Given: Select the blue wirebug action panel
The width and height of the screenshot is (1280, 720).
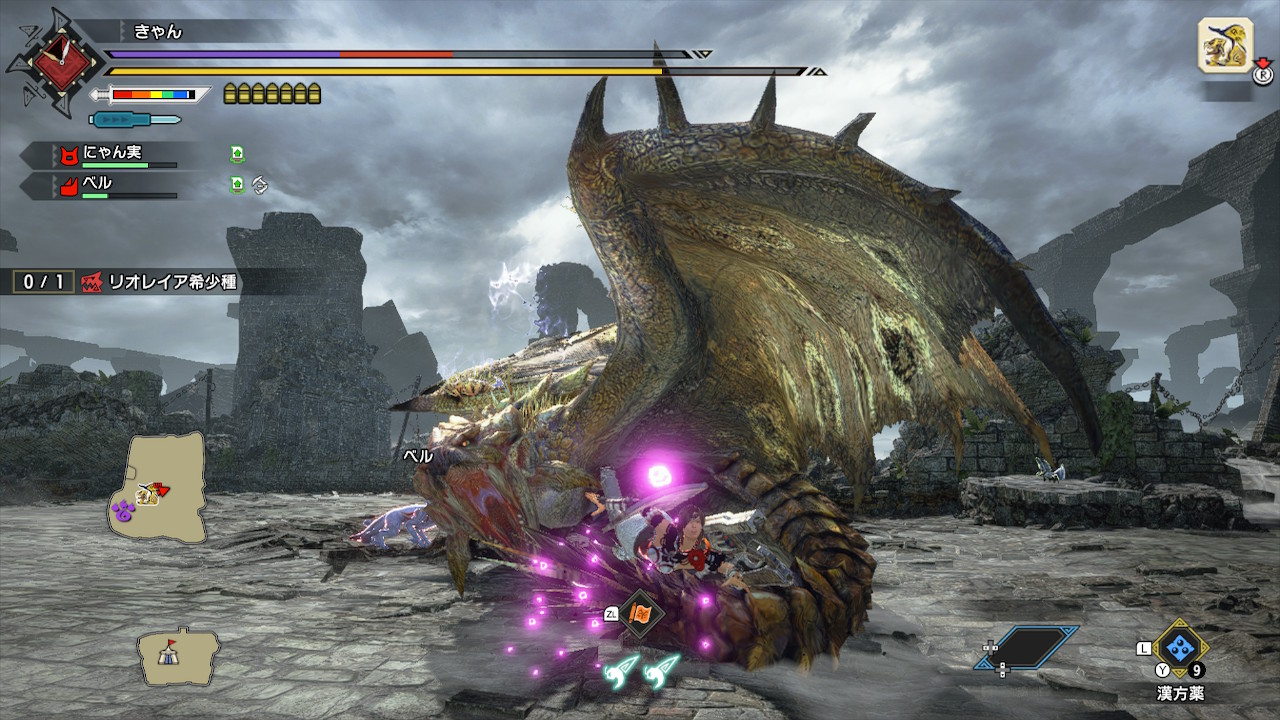Looking at the screenshot, I should coord(1027,647).
